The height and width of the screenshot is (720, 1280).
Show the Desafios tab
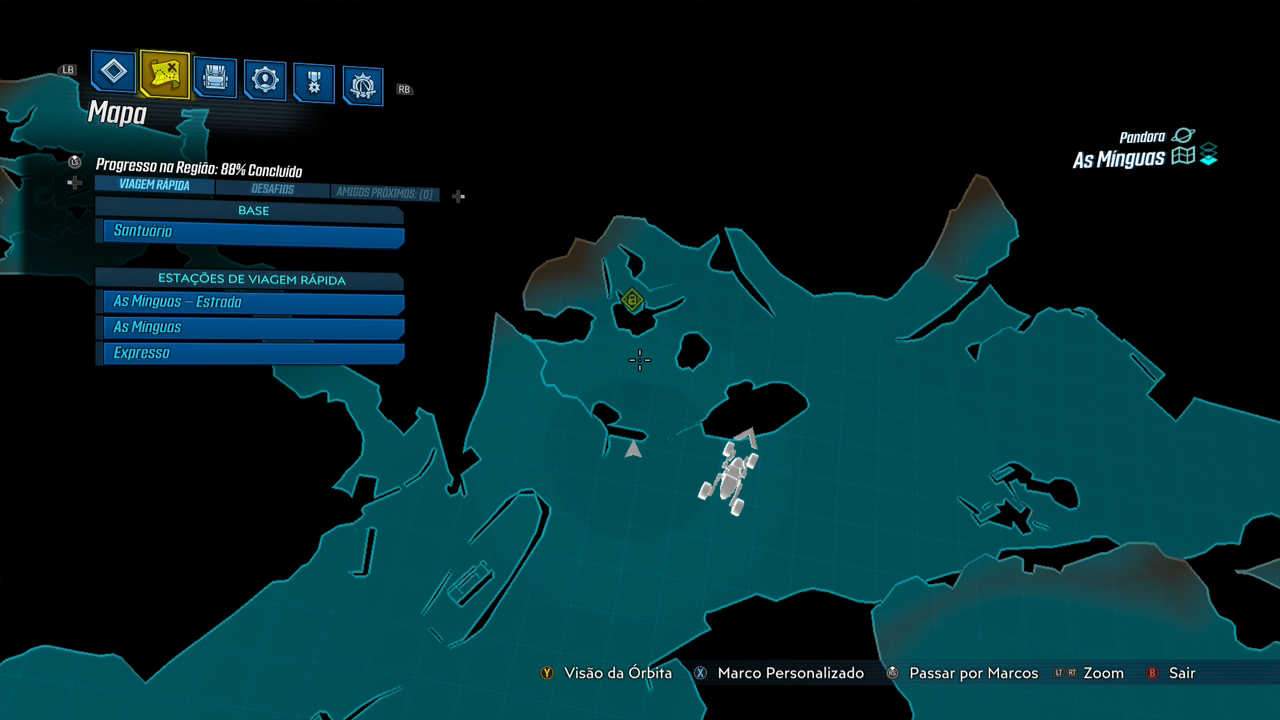tap(272, 189)
